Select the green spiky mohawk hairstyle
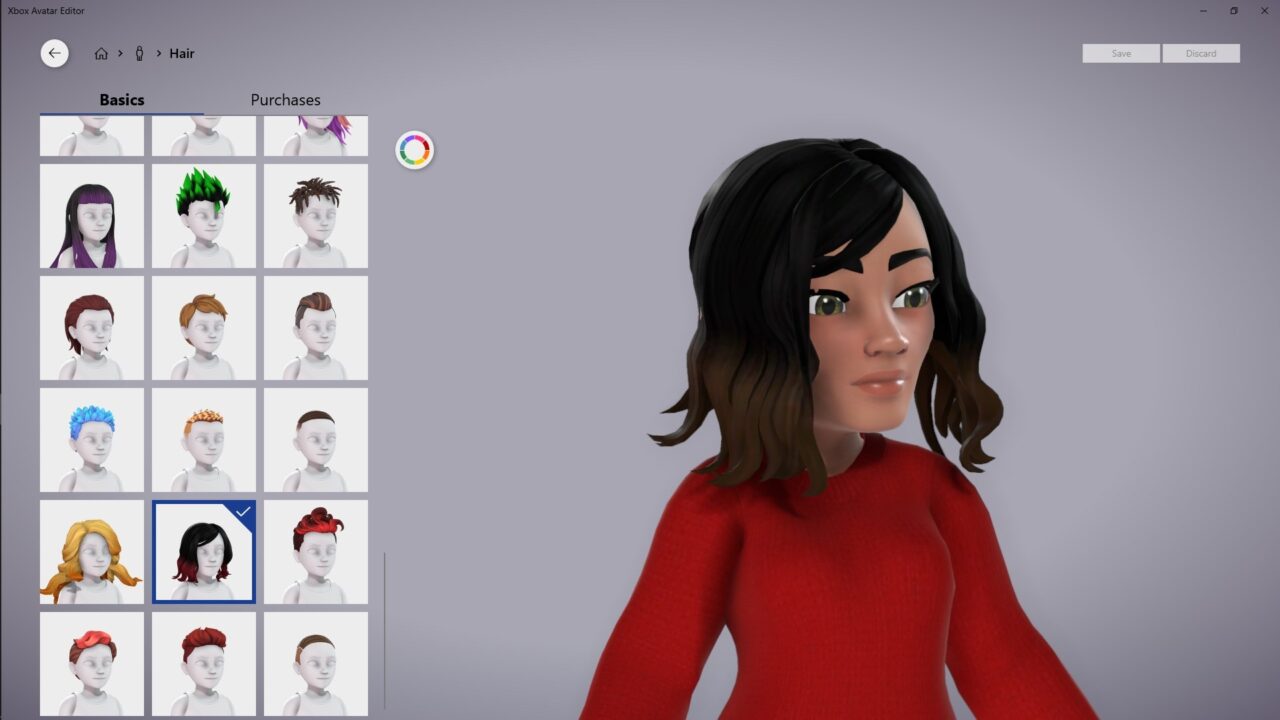The width and height of the screenshot is (1280, 720). coord(204,216)
